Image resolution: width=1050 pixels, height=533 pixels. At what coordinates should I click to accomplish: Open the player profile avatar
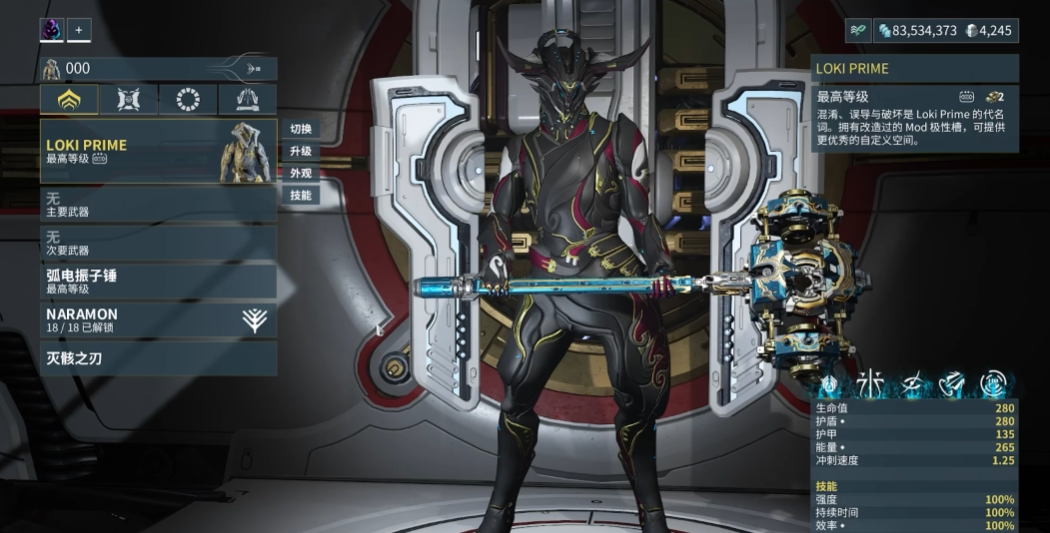click(51, 30)
